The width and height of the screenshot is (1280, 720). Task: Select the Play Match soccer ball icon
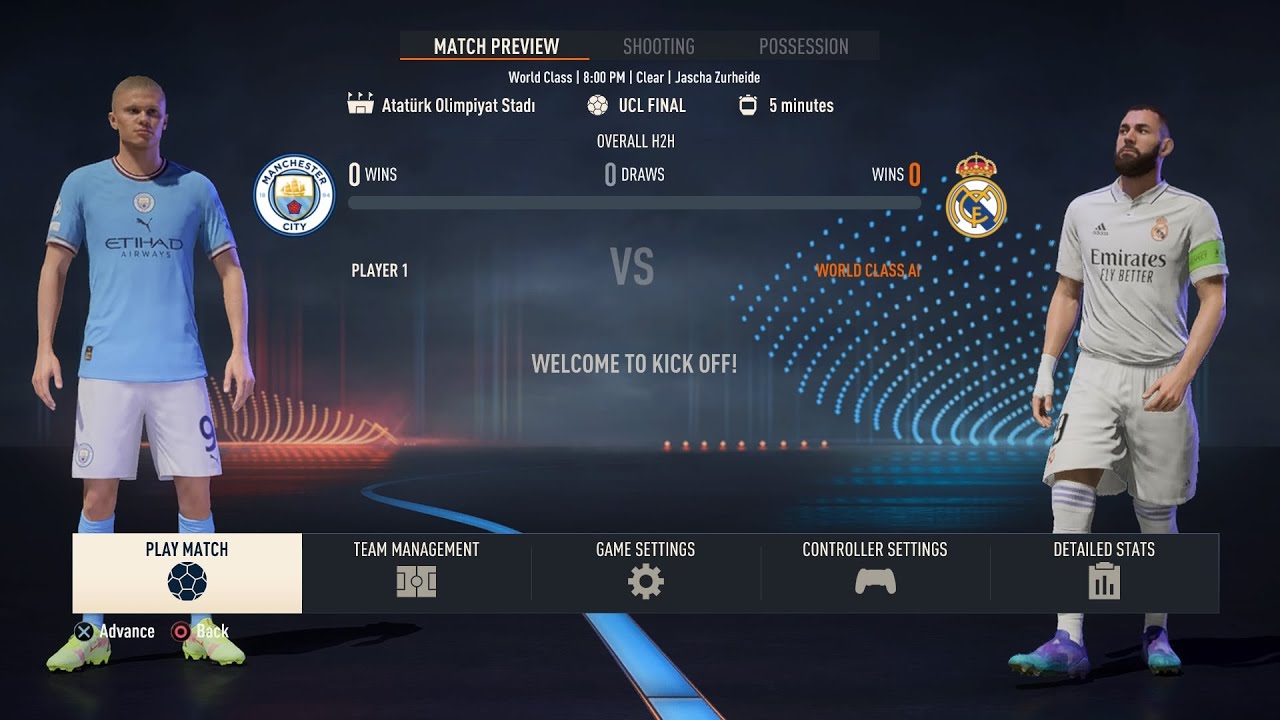coord(186,580)
